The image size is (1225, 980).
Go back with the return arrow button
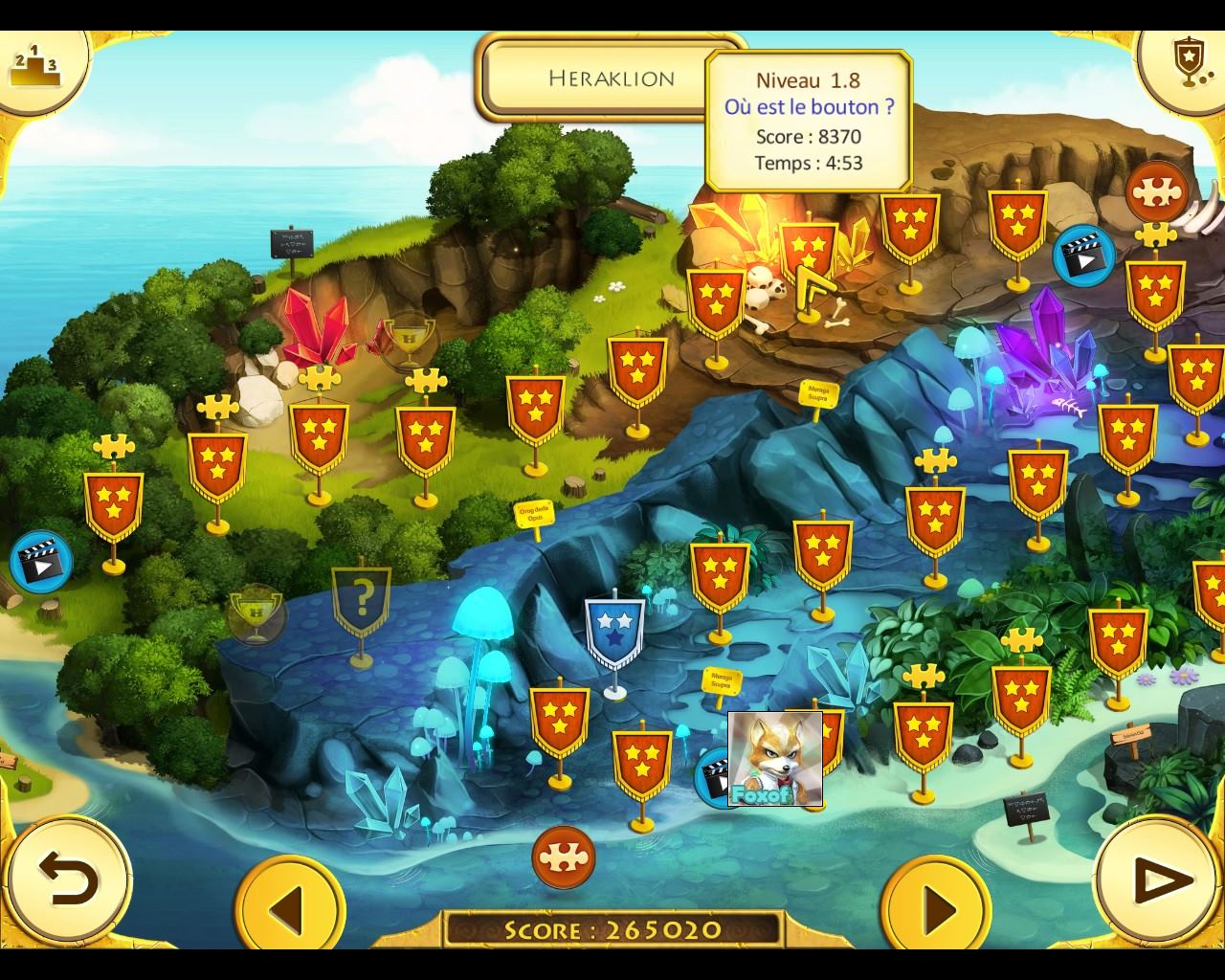(67, 879)
